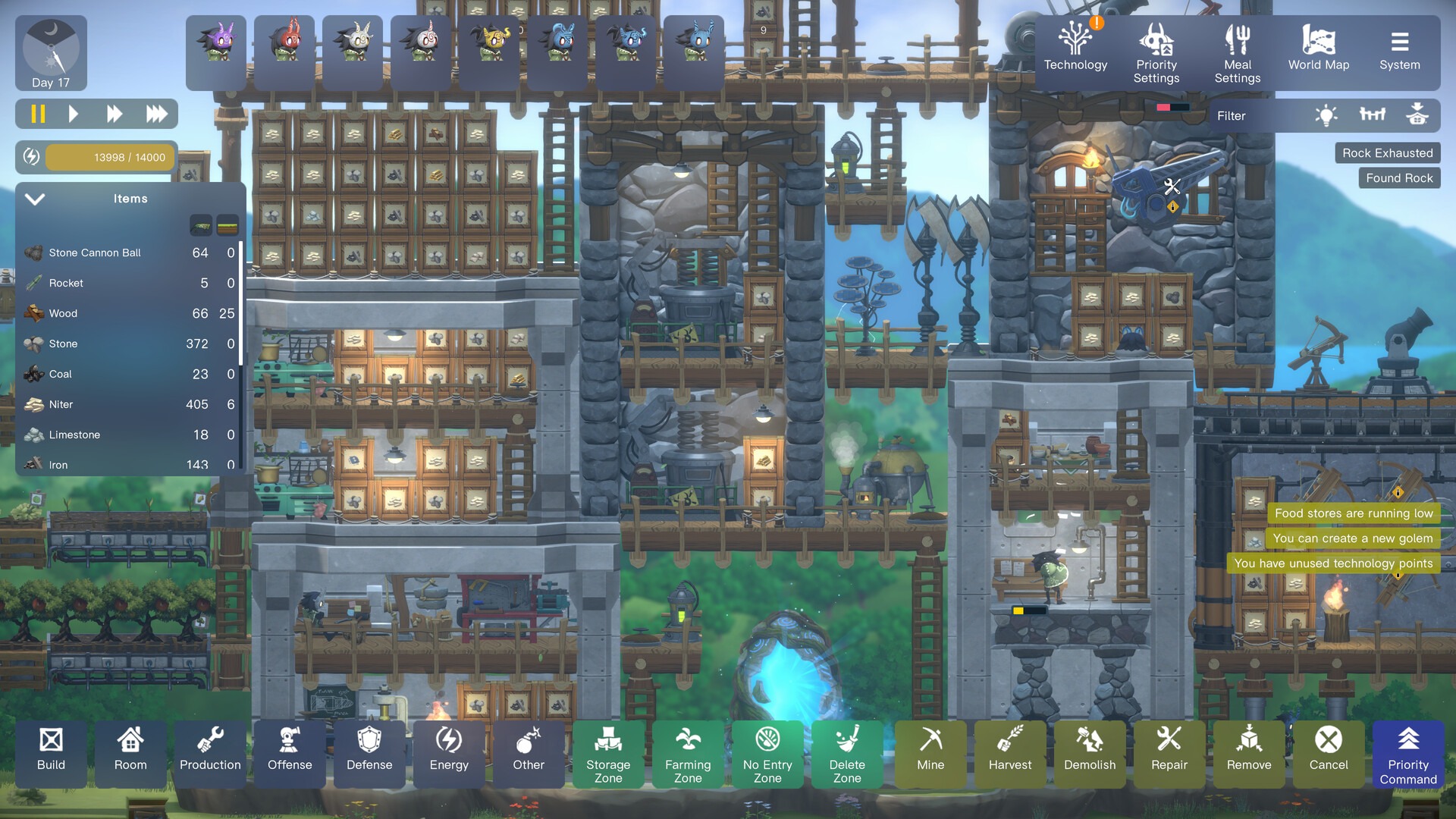The image size is (1456, 819).
Task: Set game speed to fastest
Action: coord(157,115)
